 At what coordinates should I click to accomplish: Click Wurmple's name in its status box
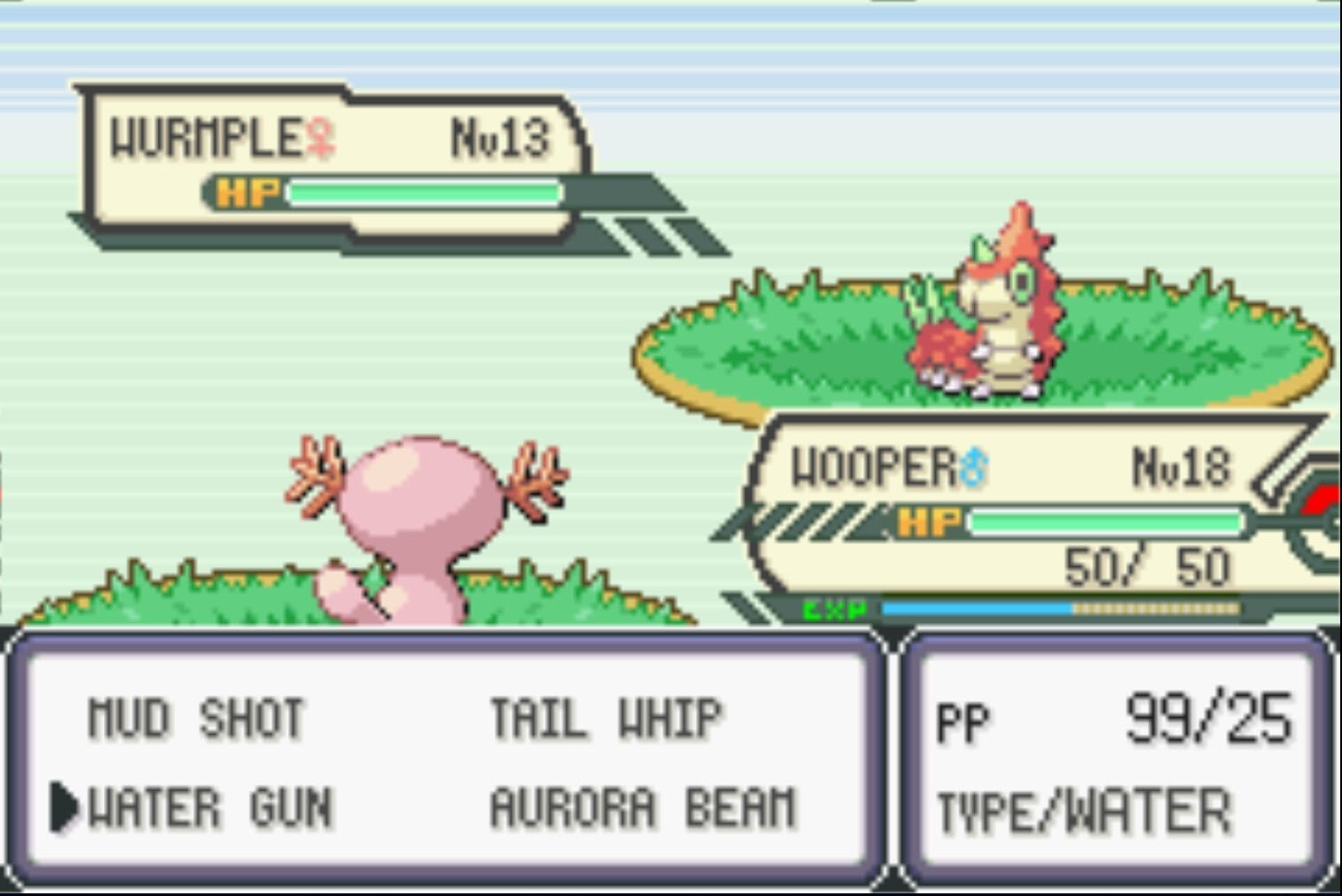205,135
